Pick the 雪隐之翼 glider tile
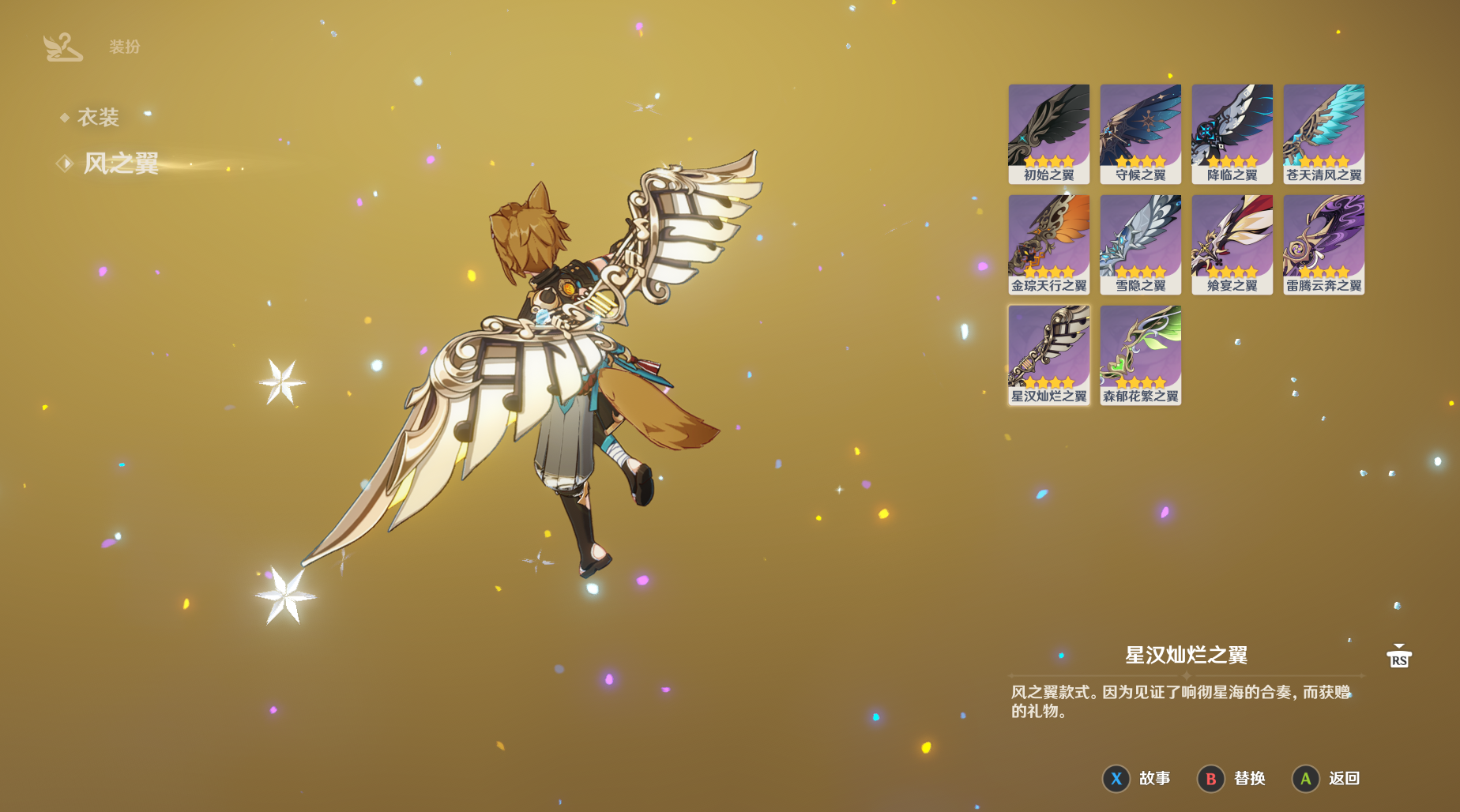The image size is (1460, 812). (x=1140, y=244)
